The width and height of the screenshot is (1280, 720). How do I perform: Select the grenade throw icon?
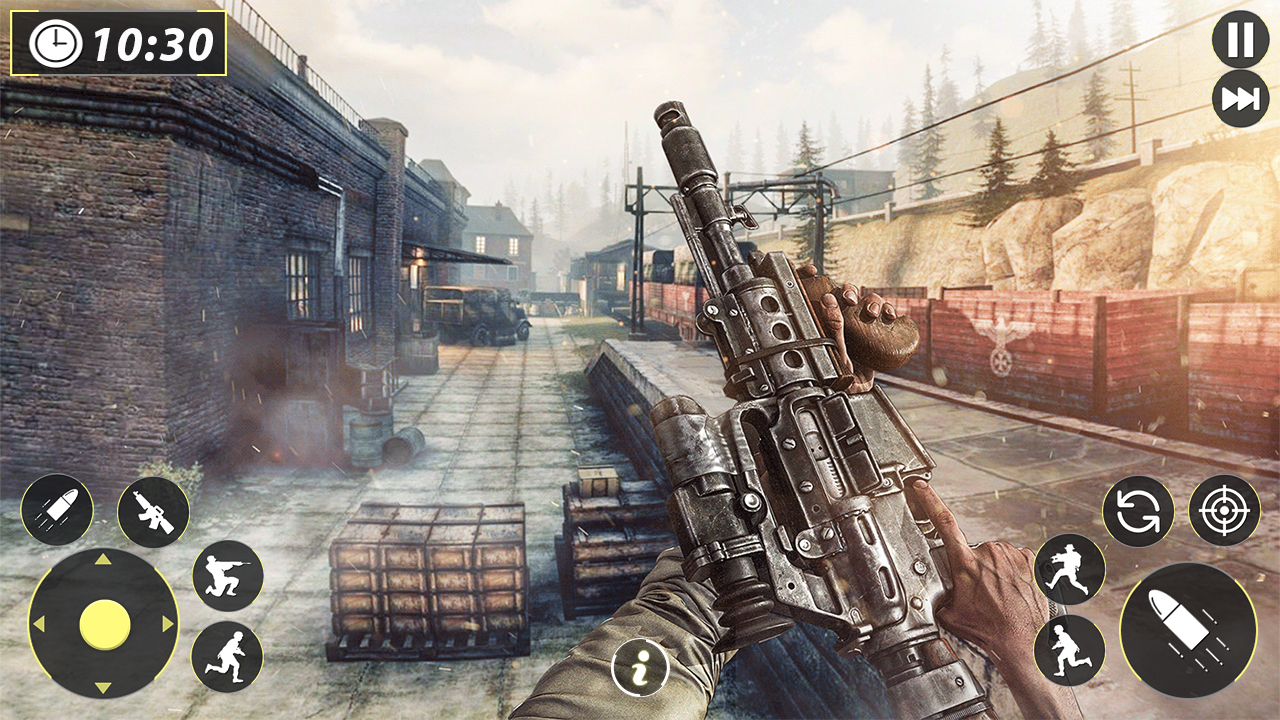tap(60, 510)
